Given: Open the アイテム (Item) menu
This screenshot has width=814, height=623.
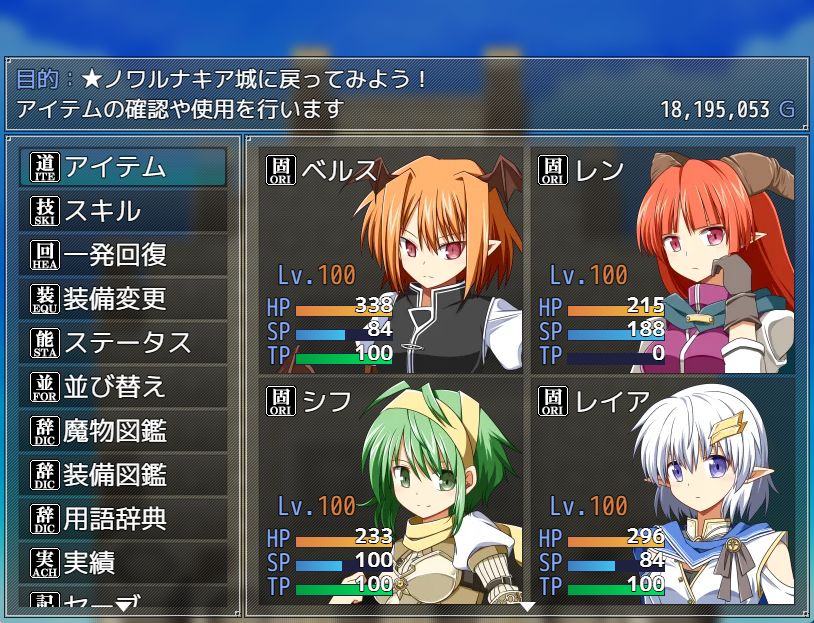Looking at the screenshot, I should pos(123,167).
